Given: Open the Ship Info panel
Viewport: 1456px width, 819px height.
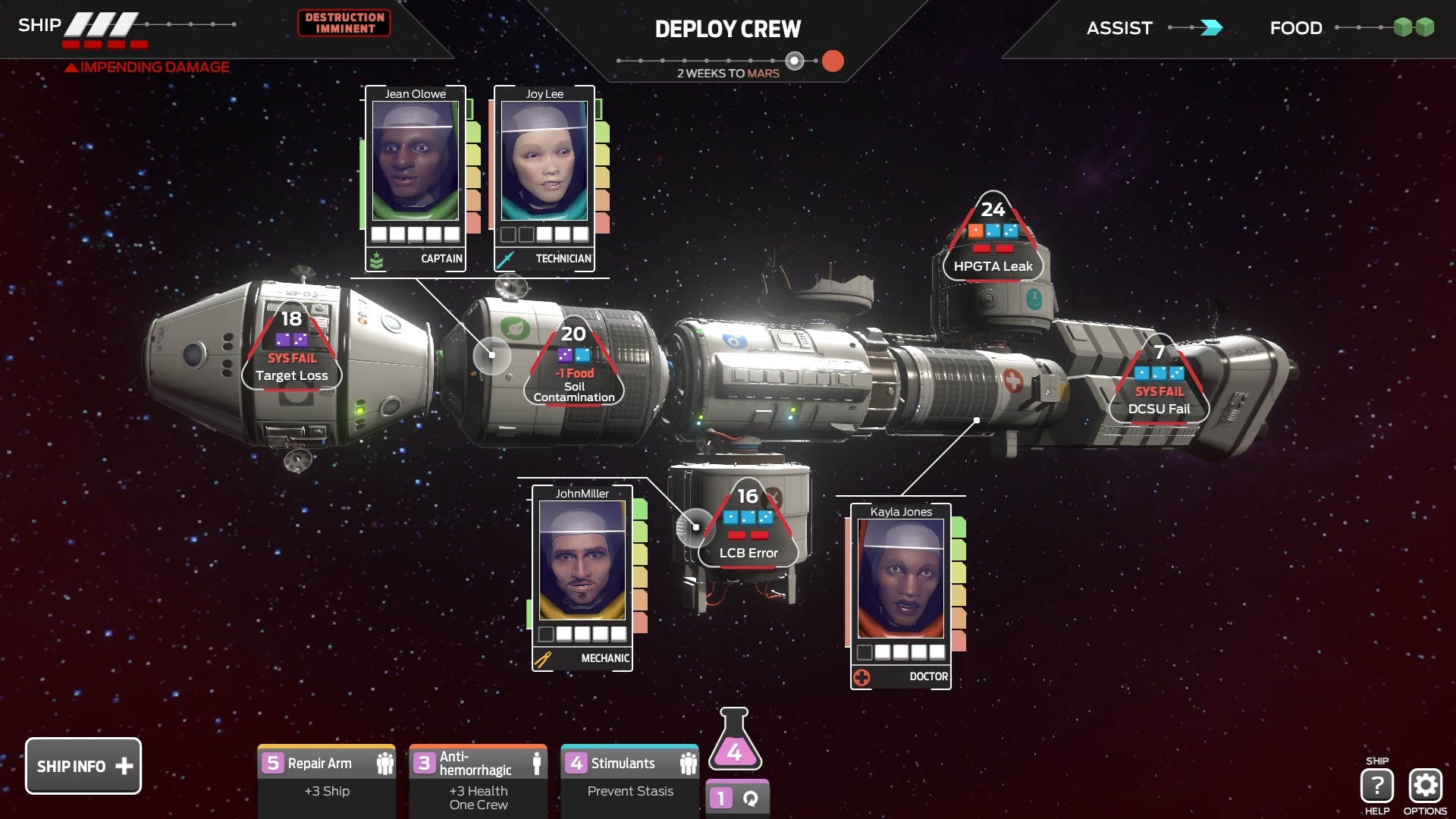Looking at the screenshot, I should click(83, 766).
